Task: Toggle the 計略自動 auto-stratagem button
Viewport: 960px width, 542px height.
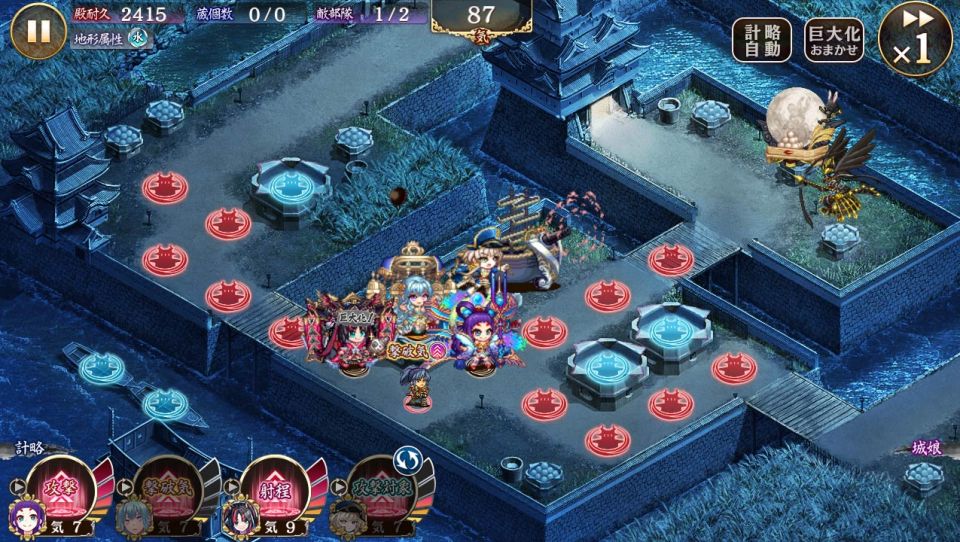Action: (x=761, y=41)
